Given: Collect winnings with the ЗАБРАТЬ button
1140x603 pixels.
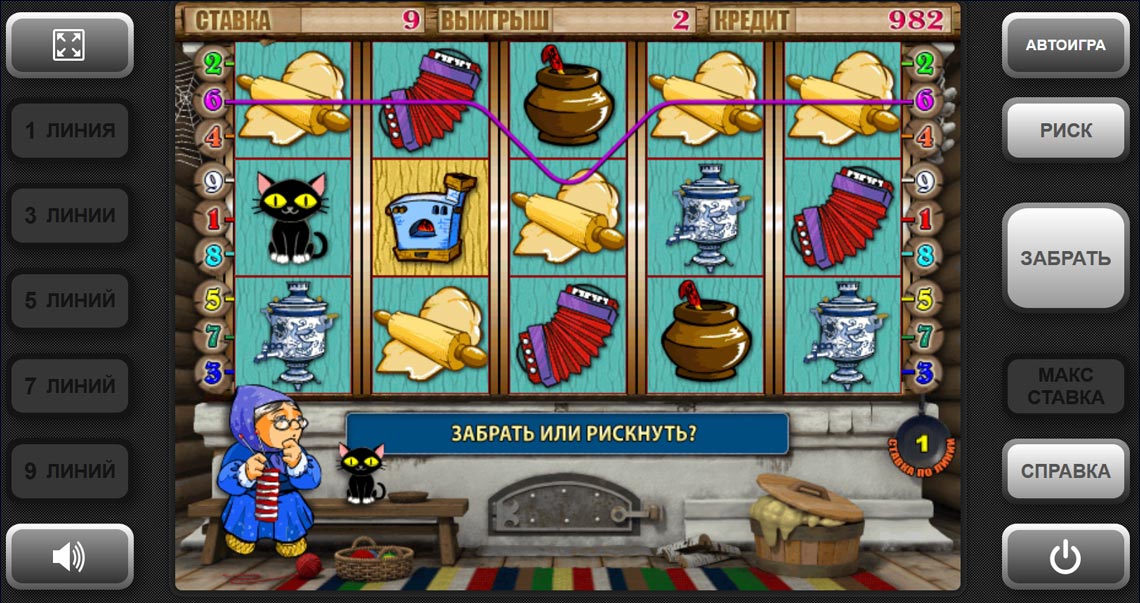Looking at the screenshot, I should (1065, 258).
